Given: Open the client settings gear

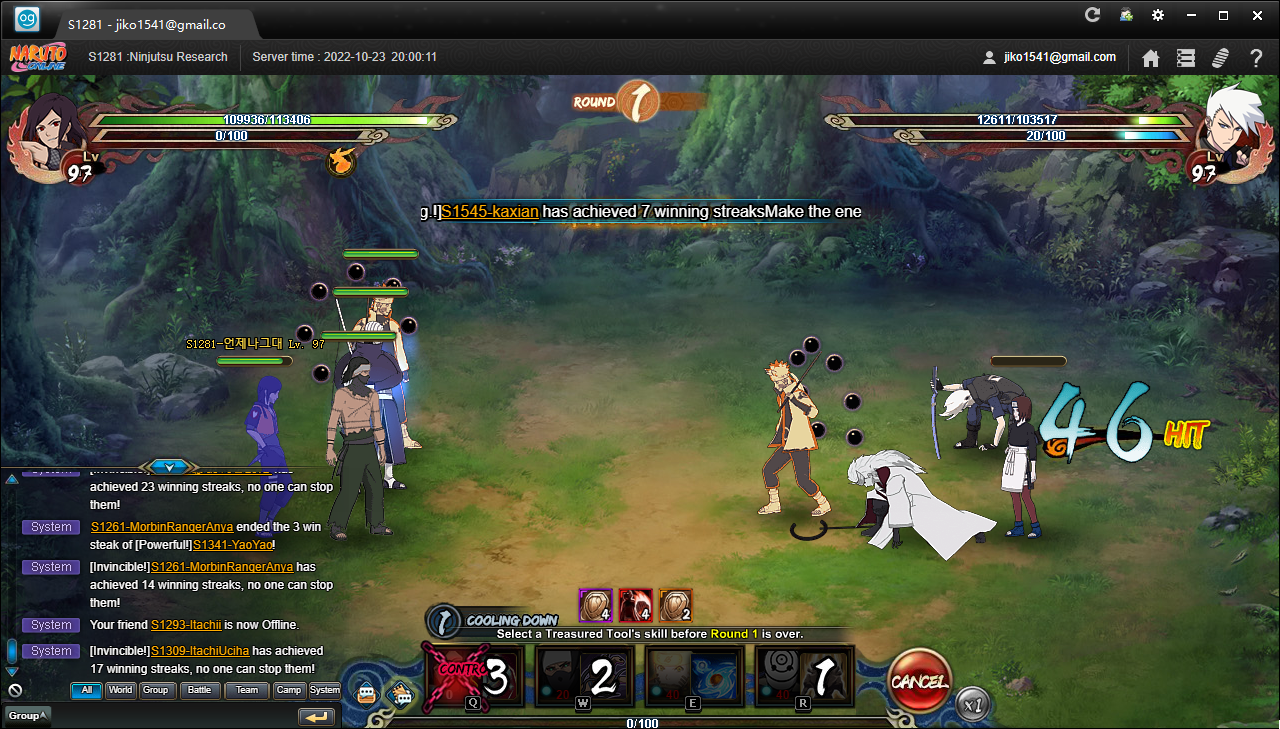Looking at the screenshot, I should 1158,15.
